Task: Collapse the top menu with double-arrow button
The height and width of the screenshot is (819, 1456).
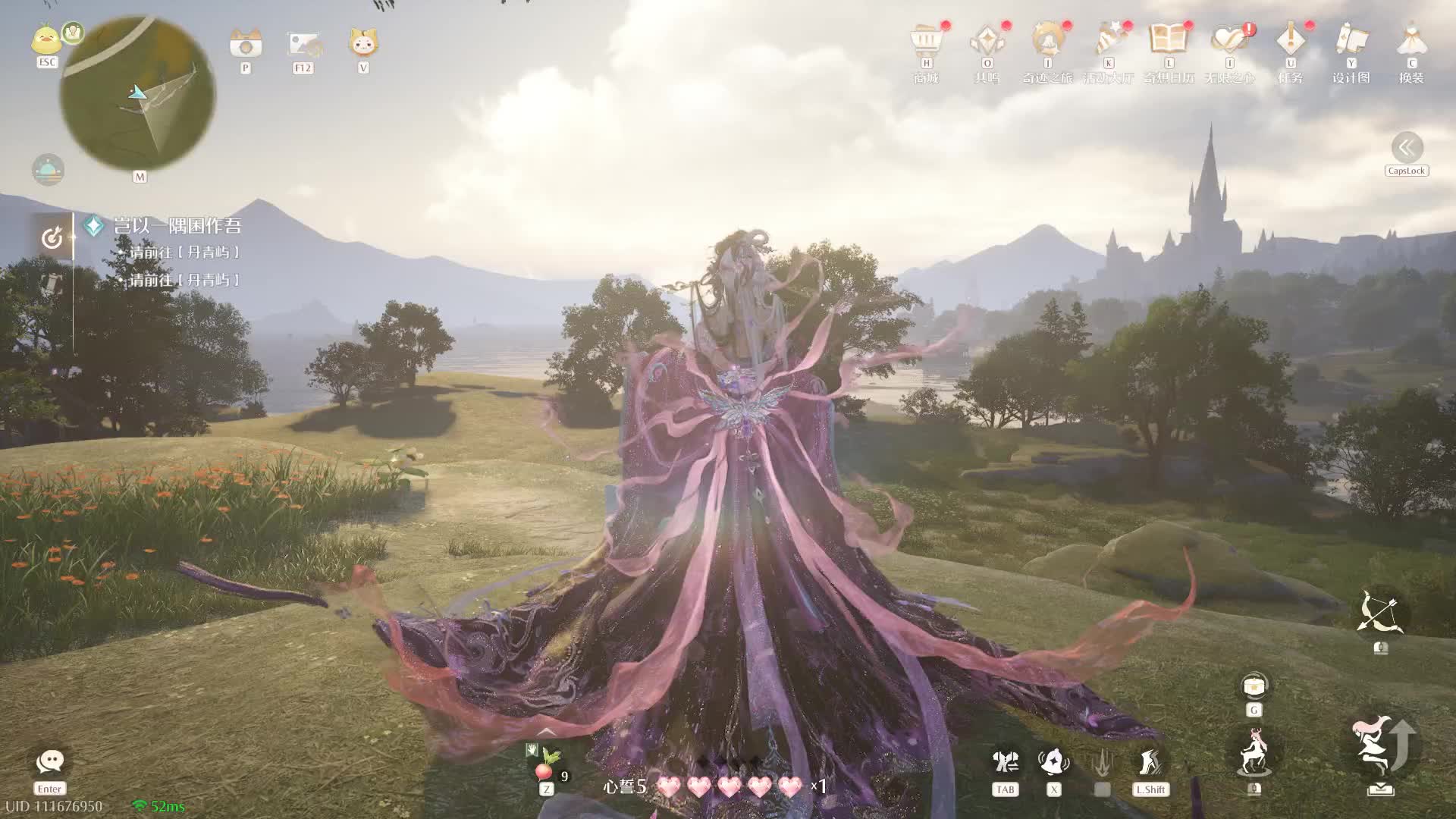Action: click(1407, 148)
